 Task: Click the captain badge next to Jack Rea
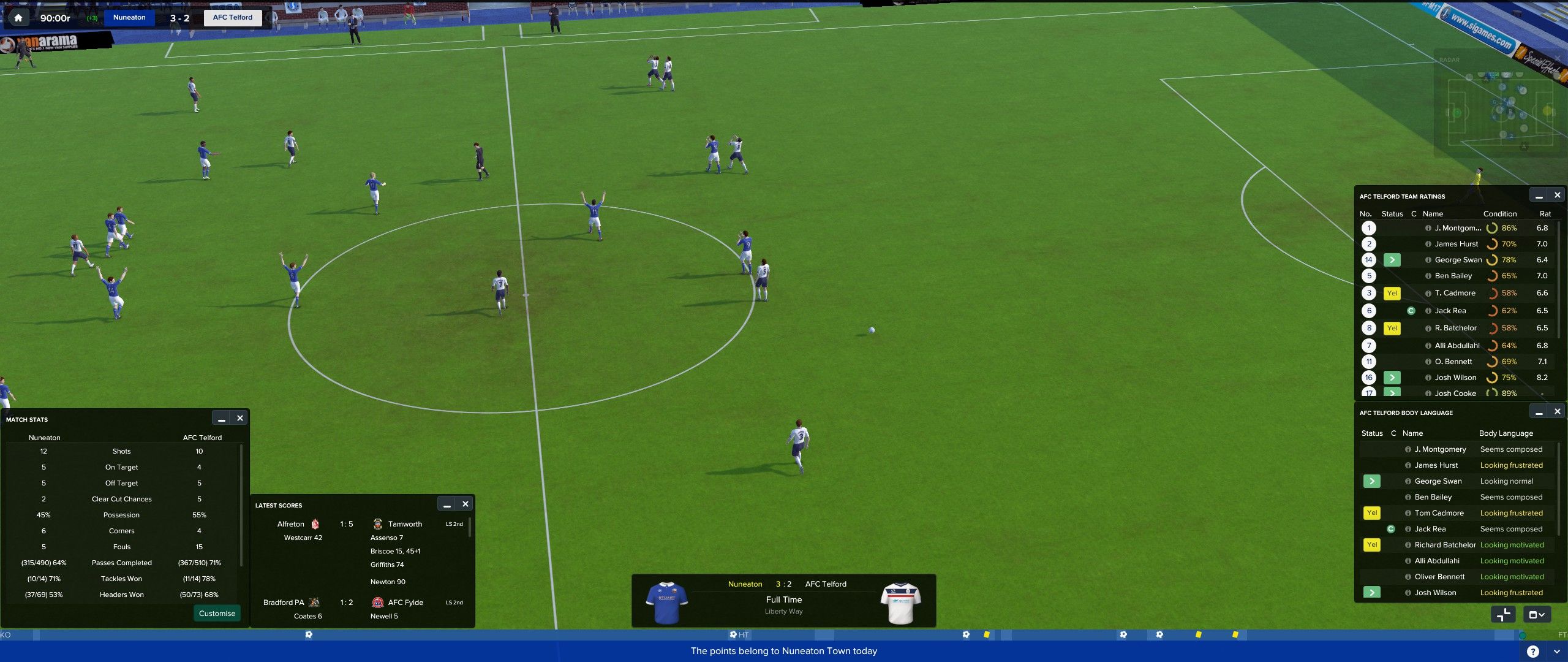pyautogui.click(x=1411, y=311)
